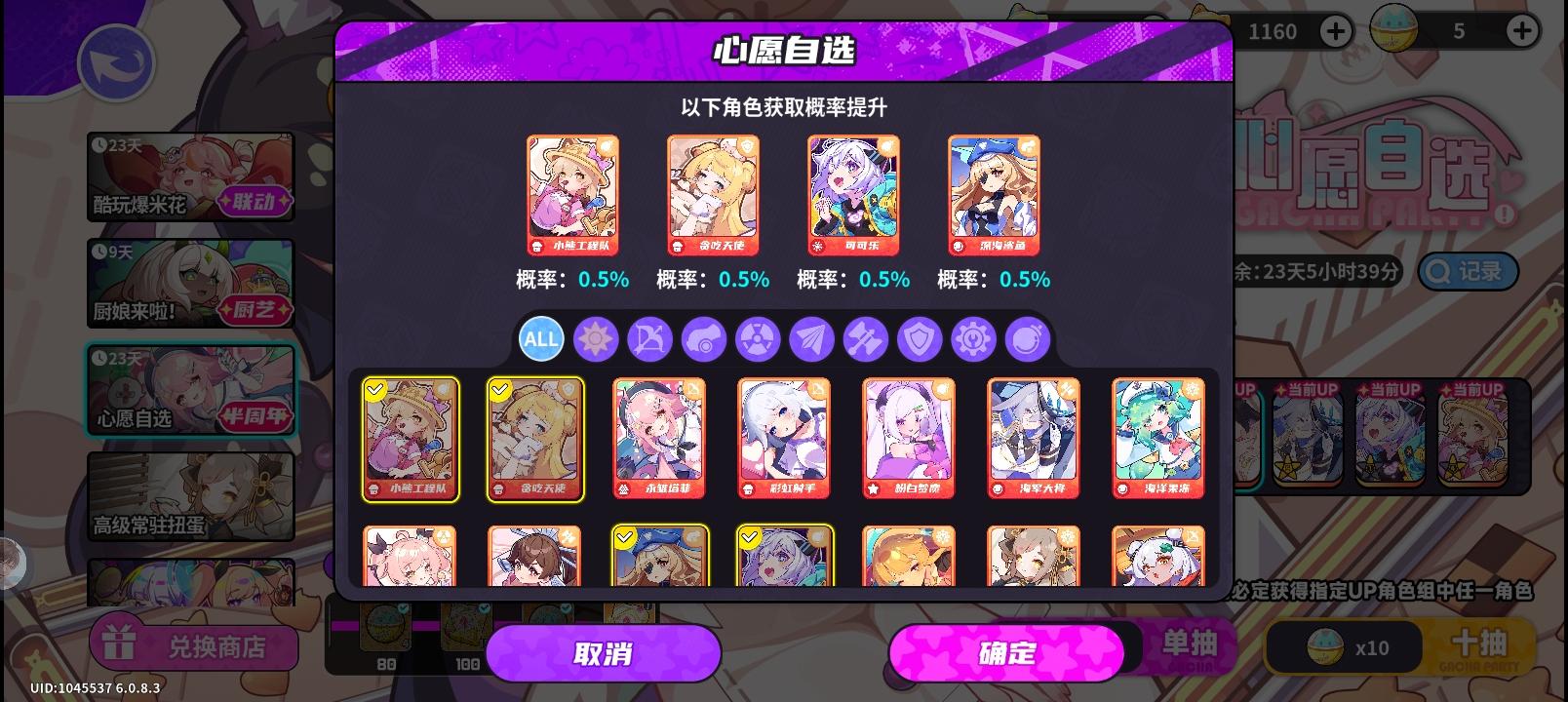Select the ALL filter tab

pyautogui.click(x=541, y=339)
